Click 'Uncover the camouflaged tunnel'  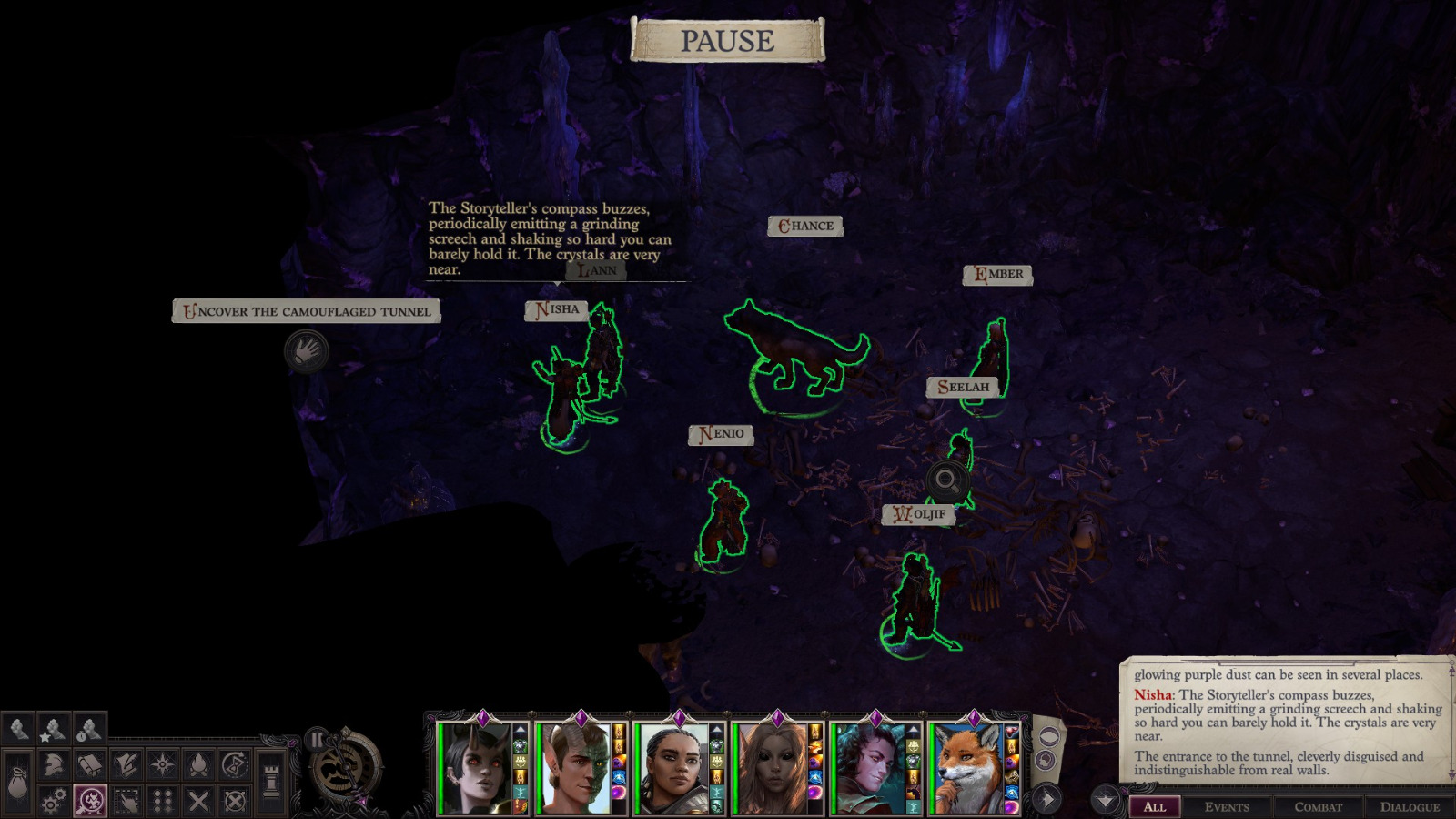coord(307,311)
